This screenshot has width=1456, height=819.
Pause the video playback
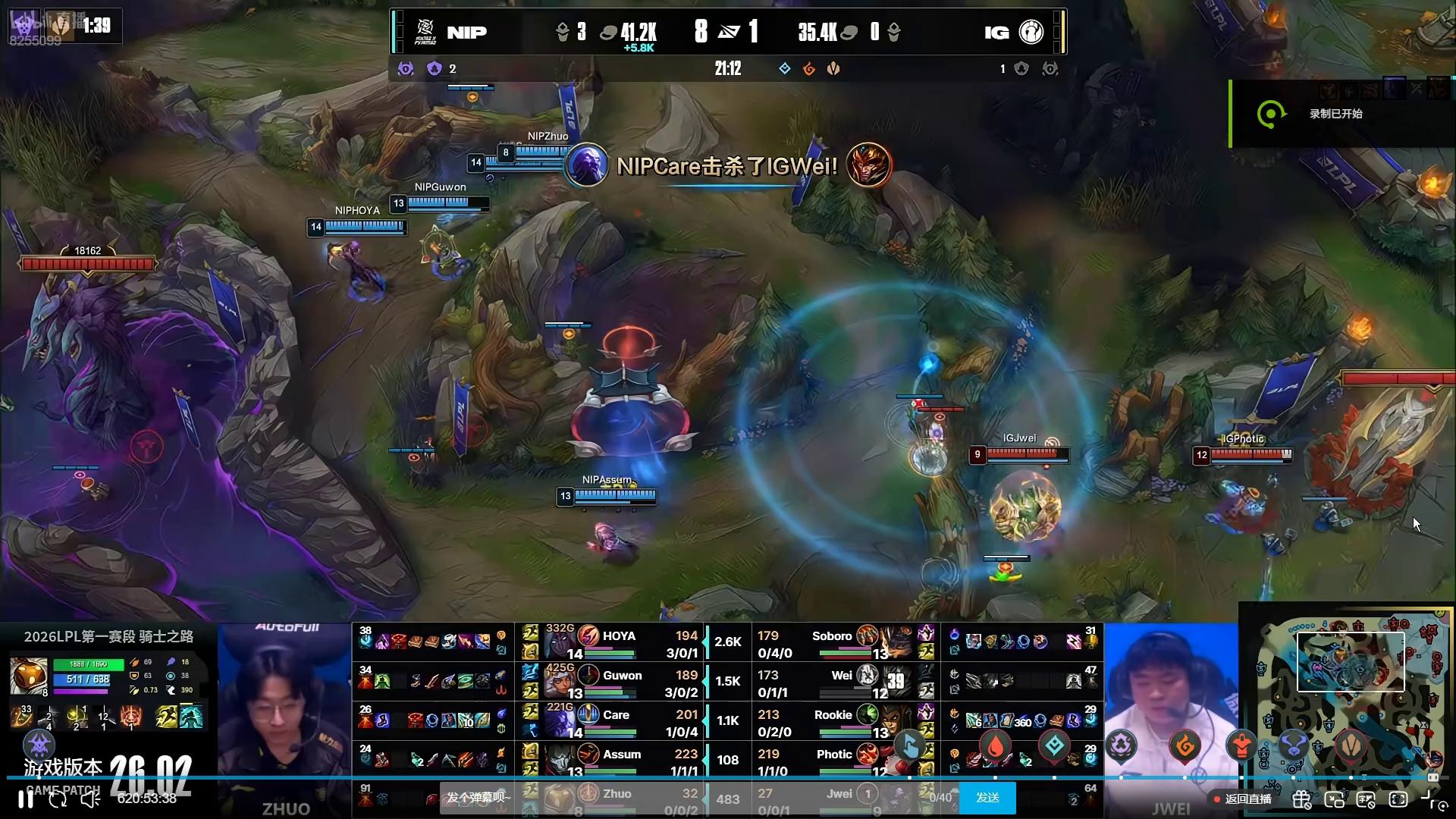25,799
